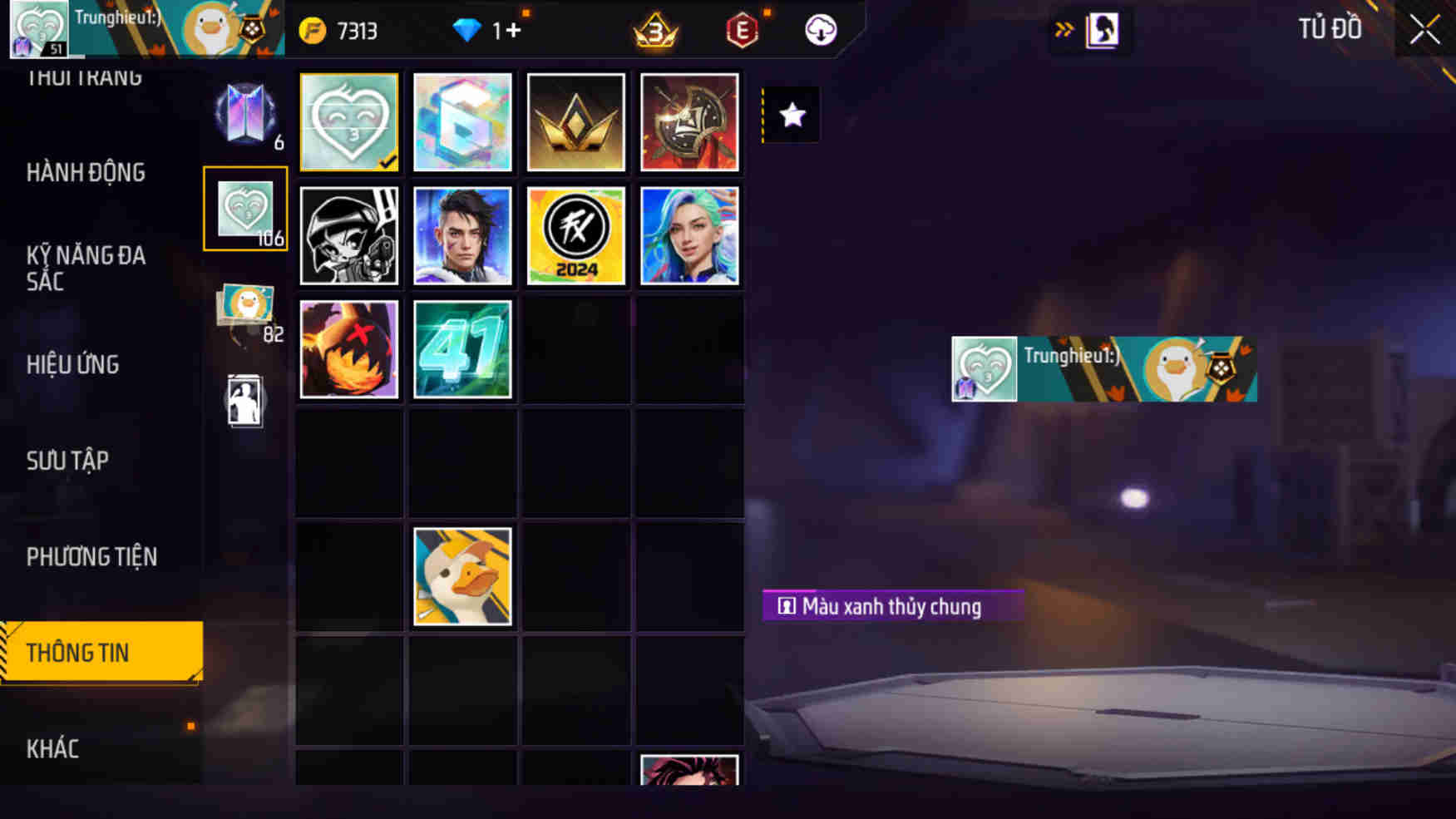Select the duck avatar thumbnail in the grid
The width and height of the screenshot is (1456, 819).
point(462,576)
